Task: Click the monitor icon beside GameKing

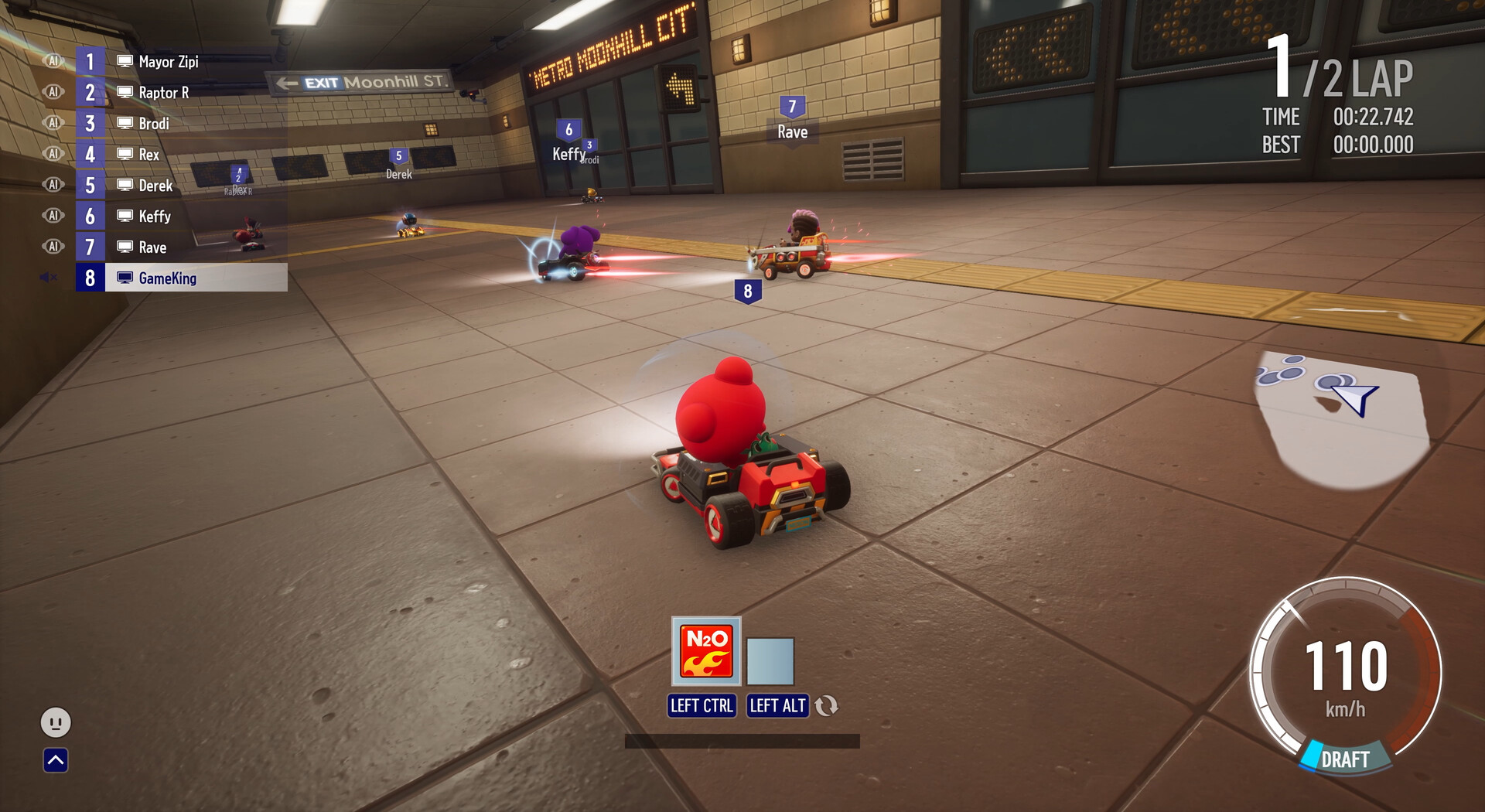Action: click(124, 278)
